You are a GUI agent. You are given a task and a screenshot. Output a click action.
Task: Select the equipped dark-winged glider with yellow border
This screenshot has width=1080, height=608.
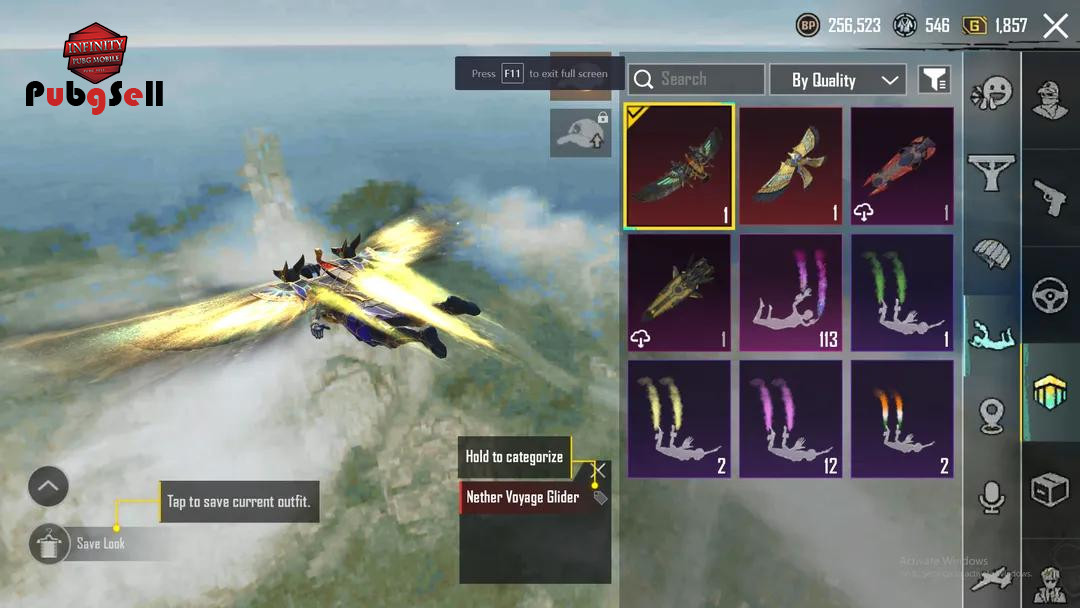[x=680, y=166]
